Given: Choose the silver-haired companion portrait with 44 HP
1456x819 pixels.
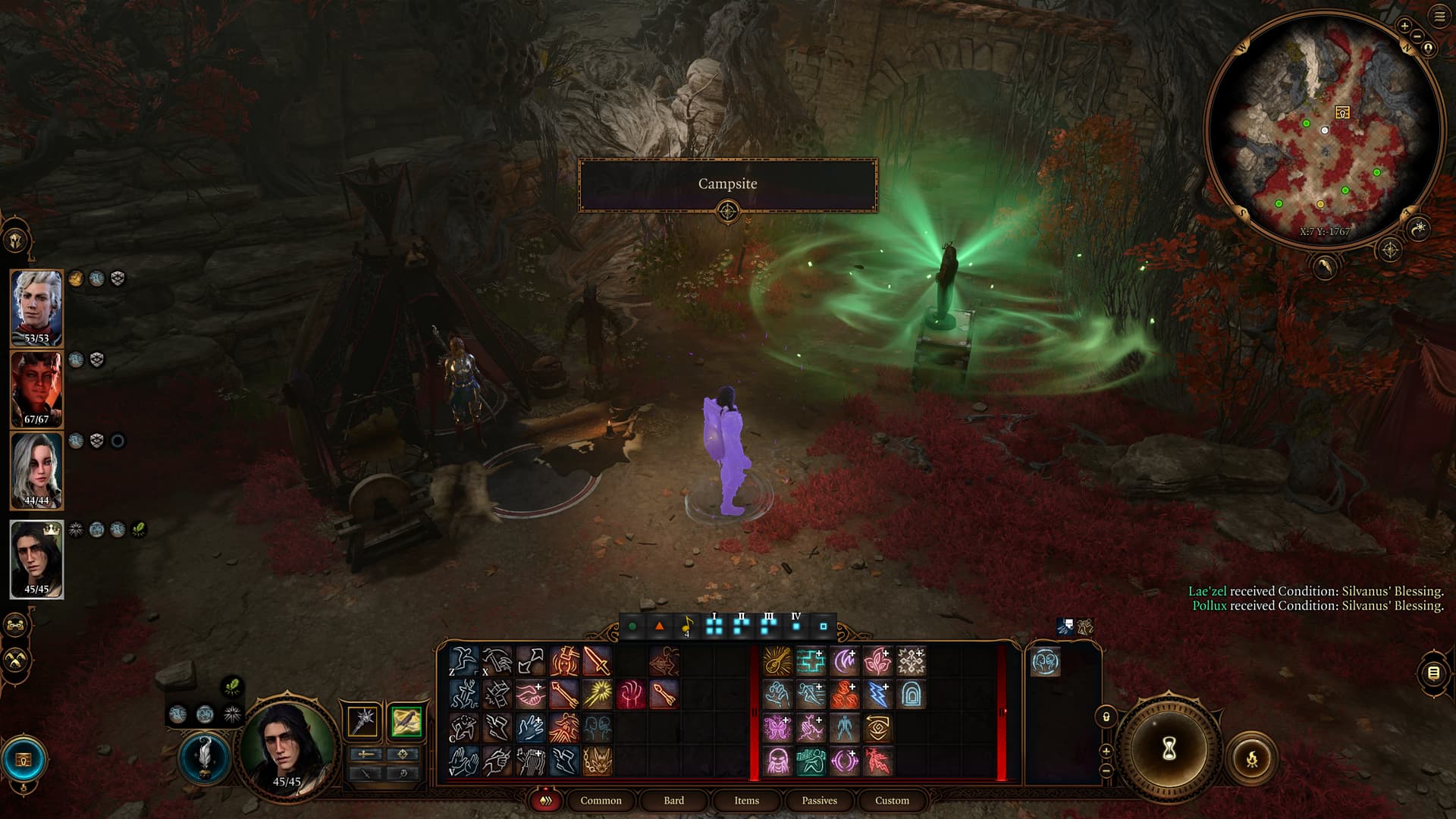Looking at the screenshot, I should (x=36, y=469).
